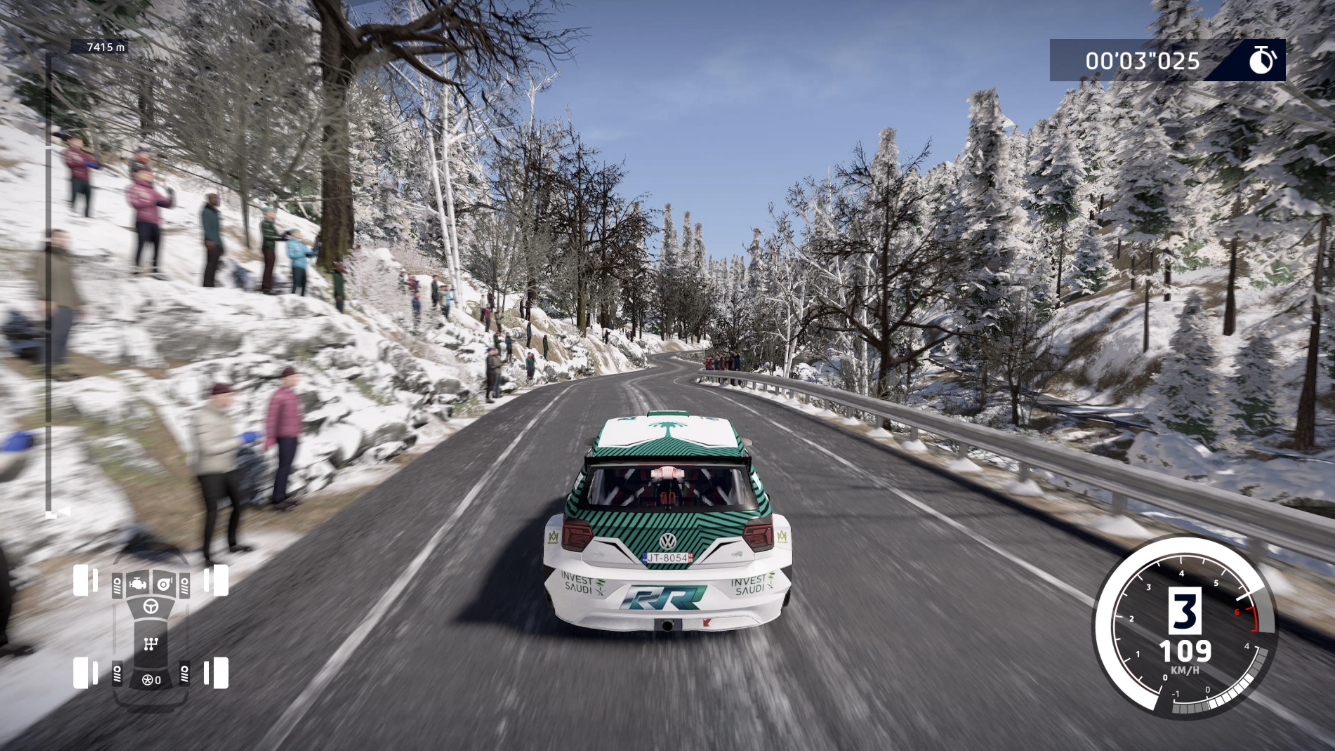
Task: Expand the stage timer panel
Action: coord(1165,60)
